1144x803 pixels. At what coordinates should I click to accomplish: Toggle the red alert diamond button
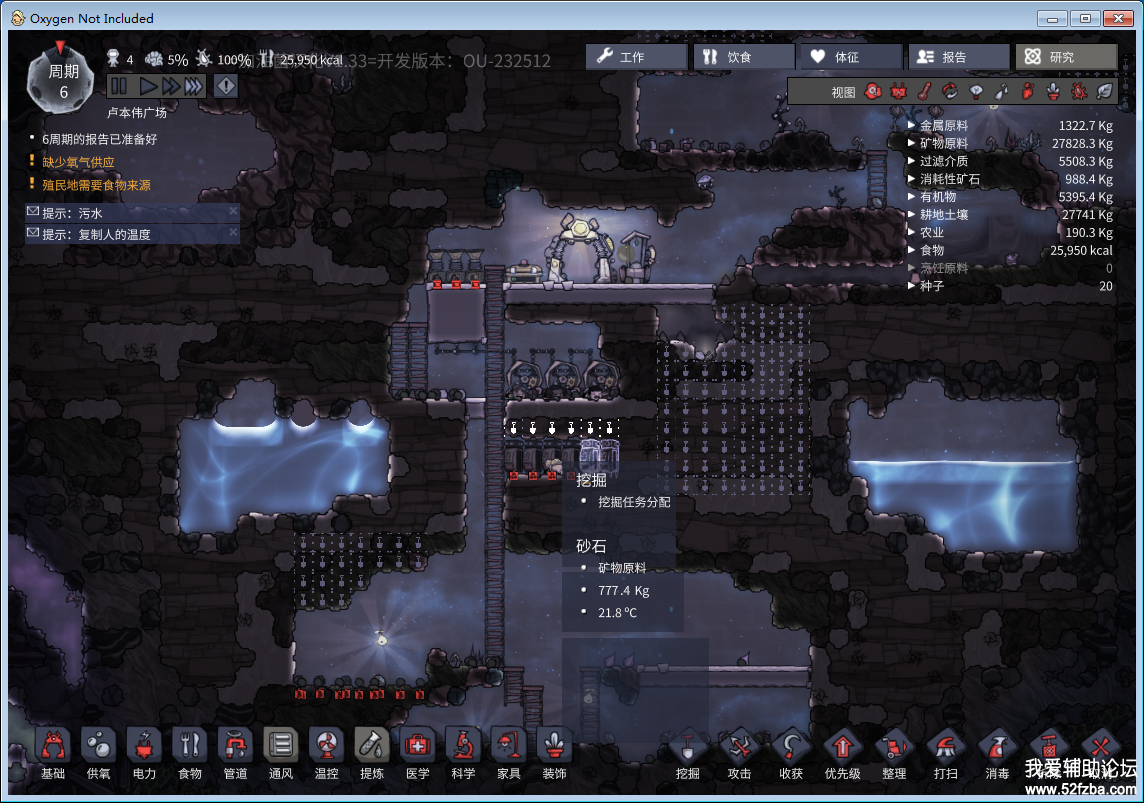(226, 87)
